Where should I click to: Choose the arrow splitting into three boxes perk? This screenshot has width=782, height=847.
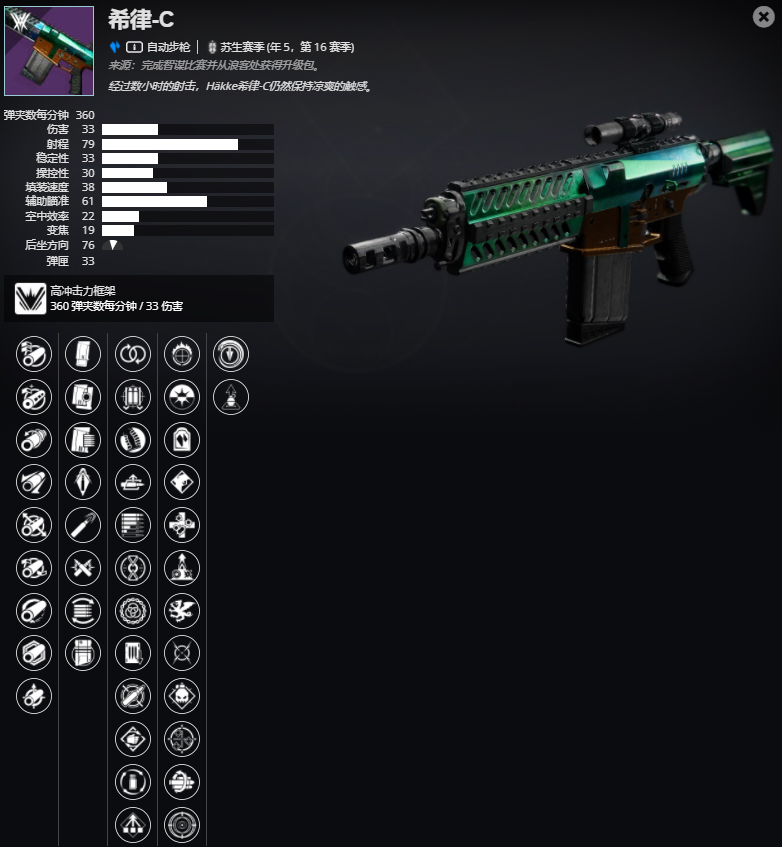[133, 825]
